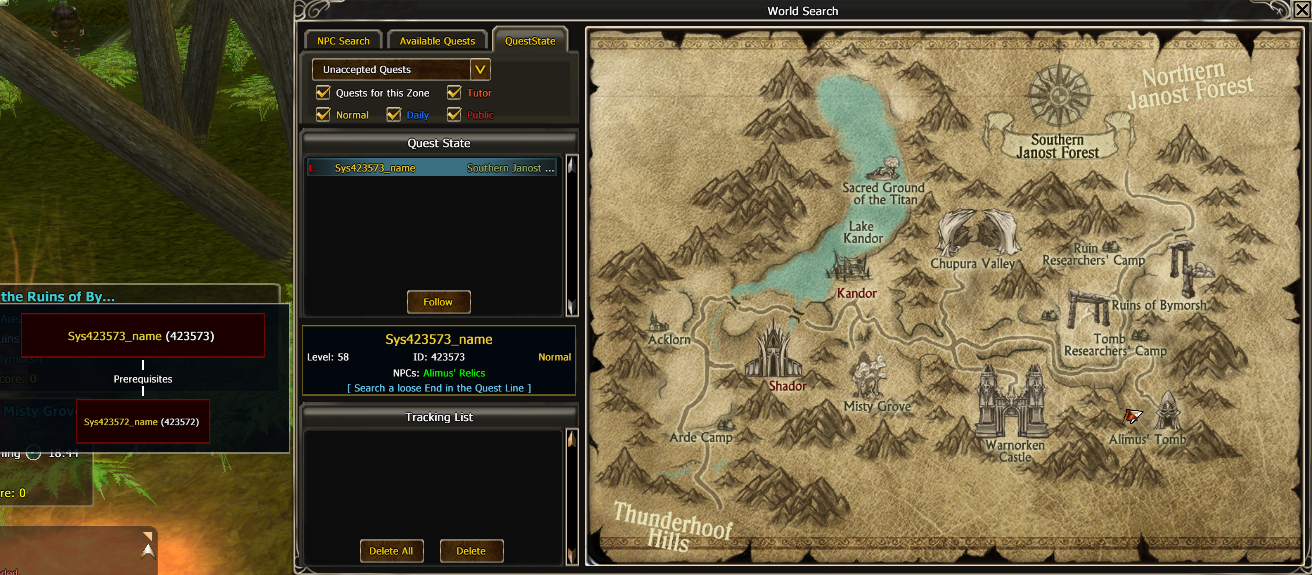Select the Sys423572_name prerequisite quest box

click(142, 422)
